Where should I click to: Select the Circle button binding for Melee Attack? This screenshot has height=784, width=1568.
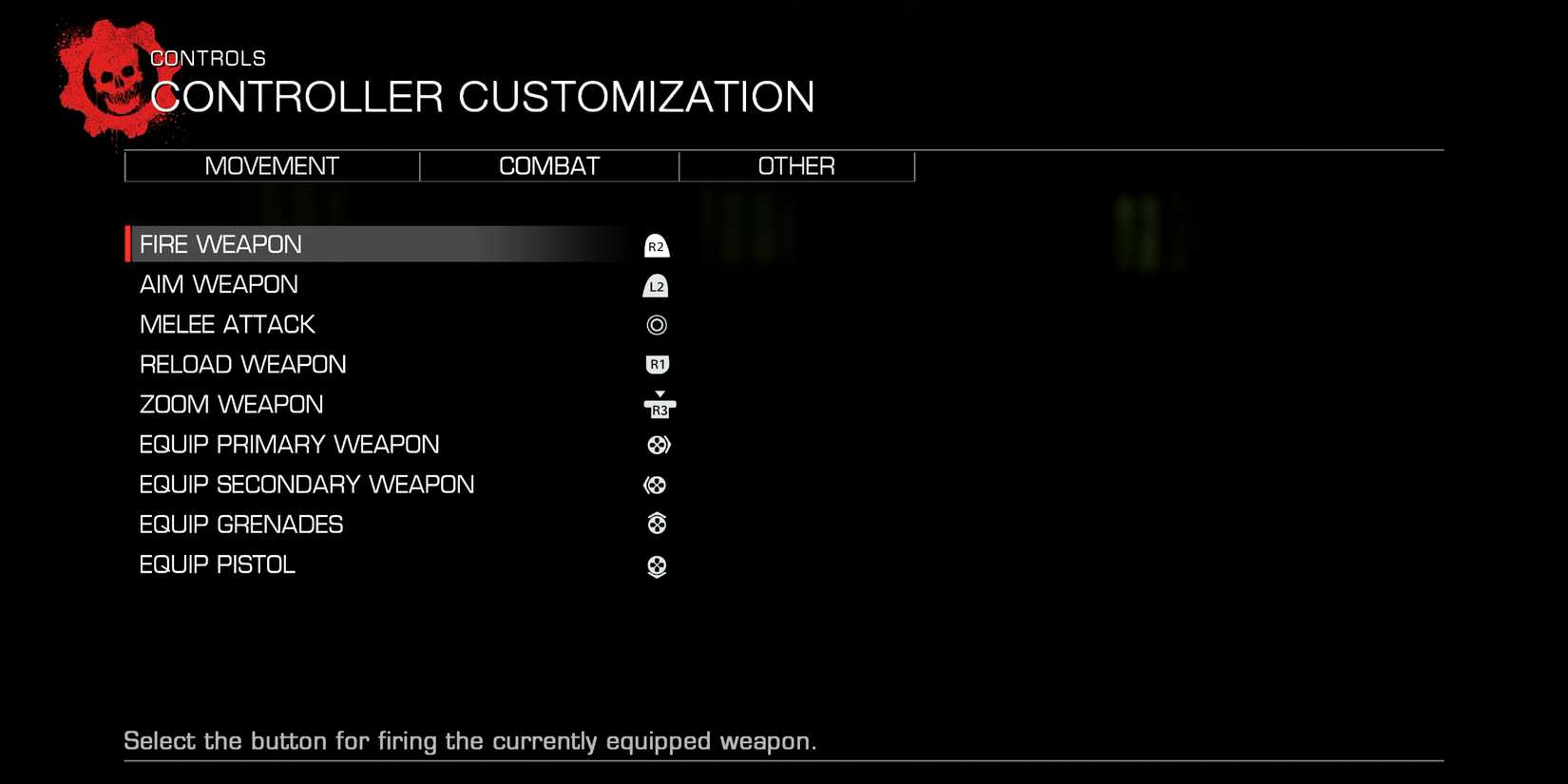[x=656, y=324]
